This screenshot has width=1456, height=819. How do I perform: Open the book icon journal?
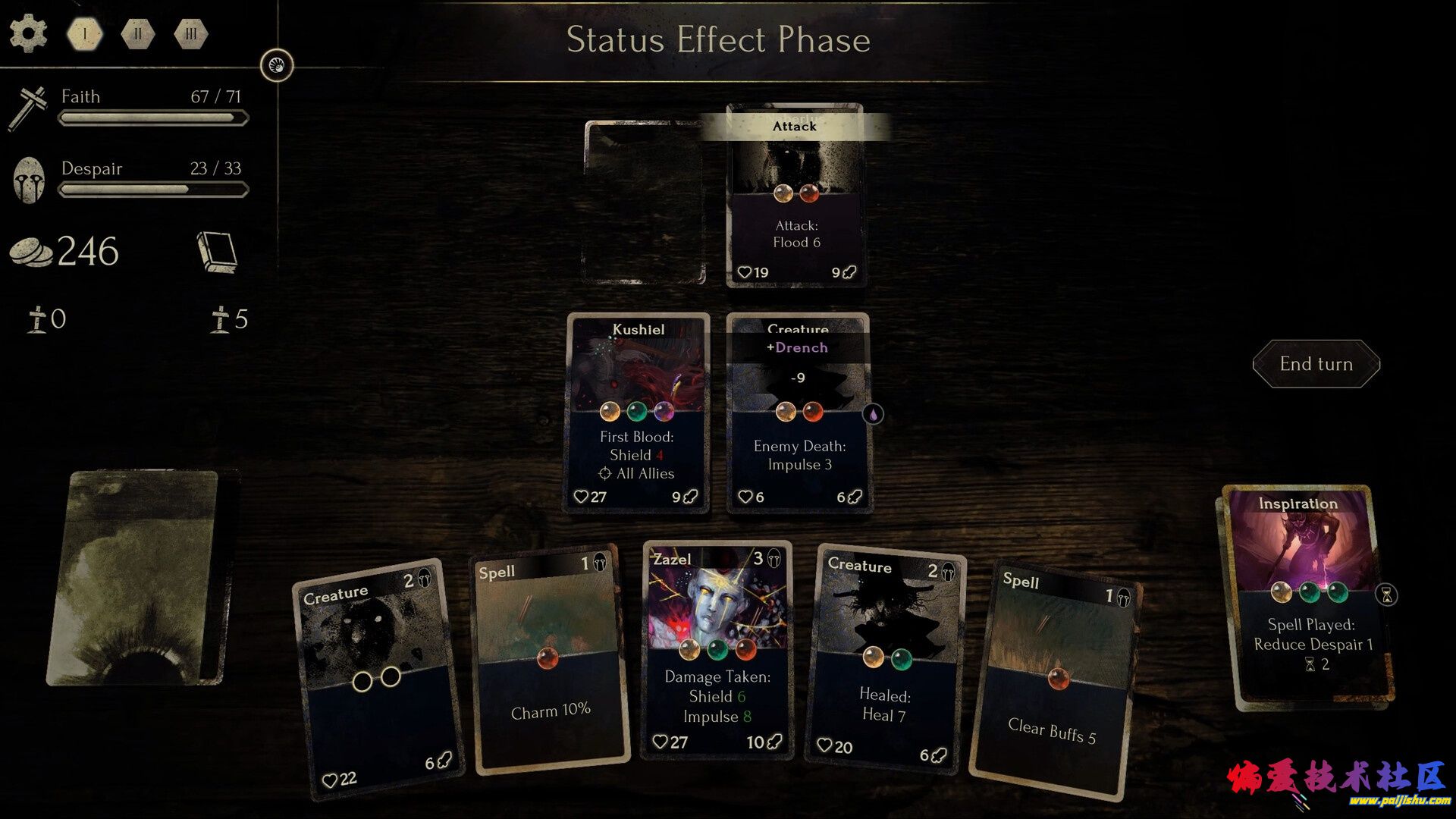[218, 251]
